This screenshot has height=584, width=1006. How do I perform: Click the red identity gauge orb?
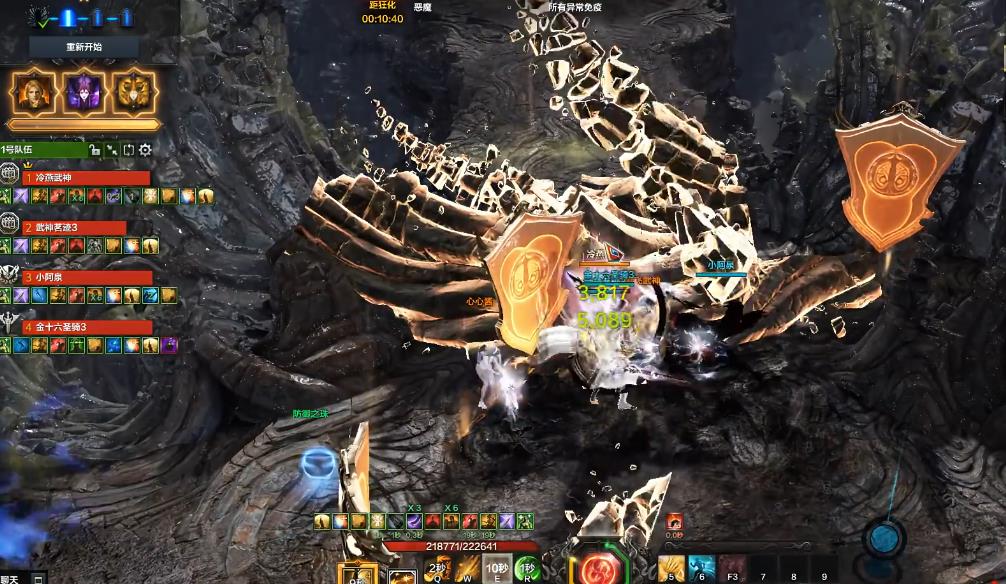599,569
